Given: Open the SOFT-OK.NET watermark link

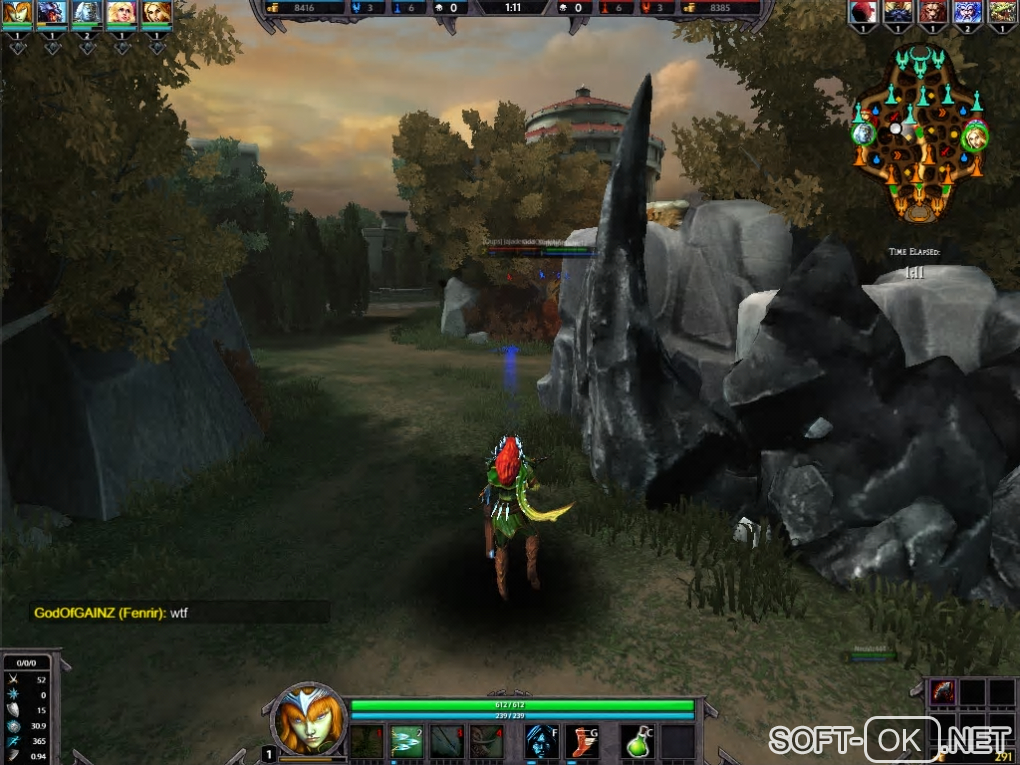Looking at the screenshot, I should click(890, 740).
